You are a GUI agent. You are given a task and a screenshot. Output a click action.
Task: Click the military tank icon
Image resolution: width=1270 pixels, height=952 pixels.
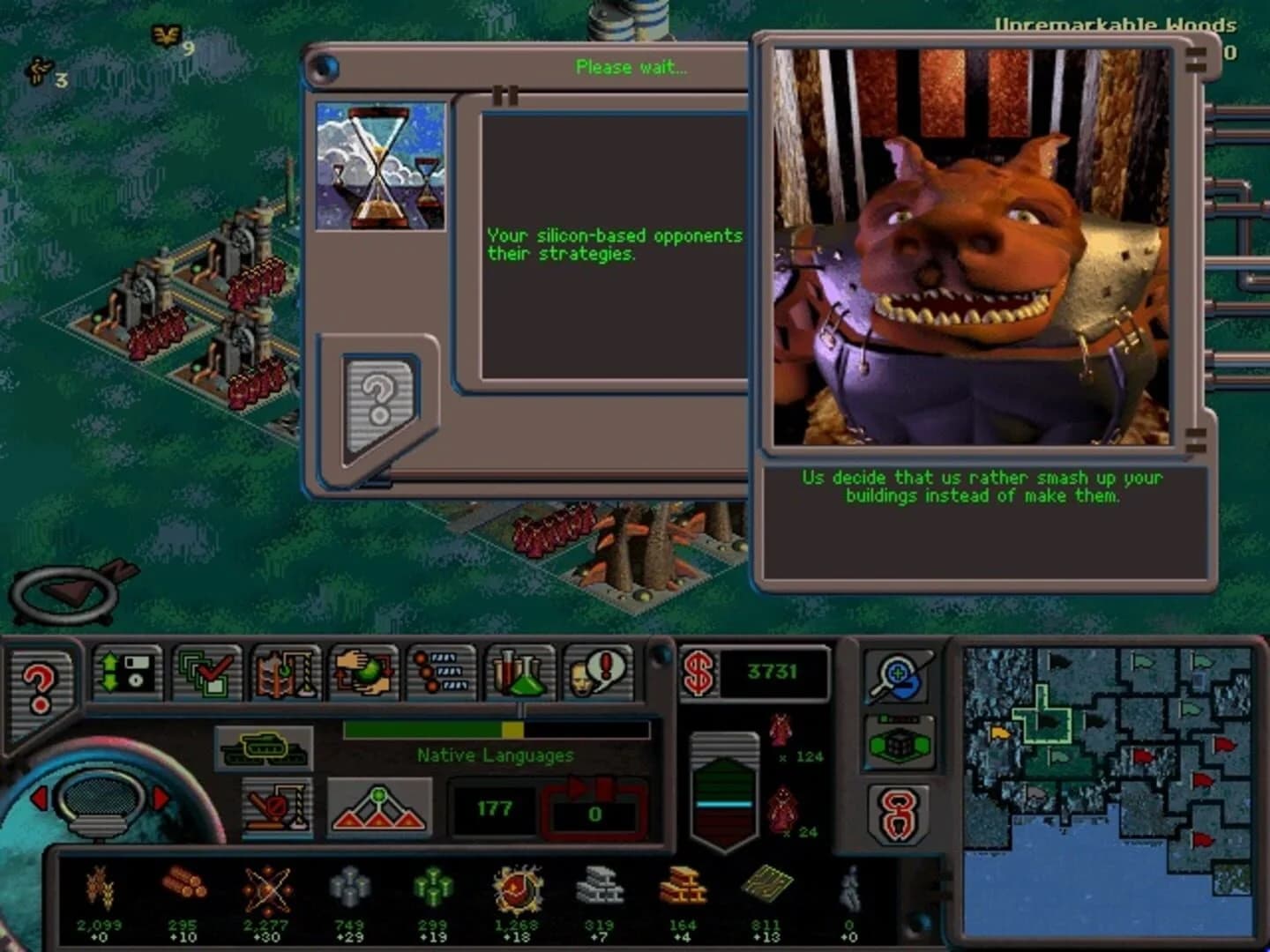point(265,747)
